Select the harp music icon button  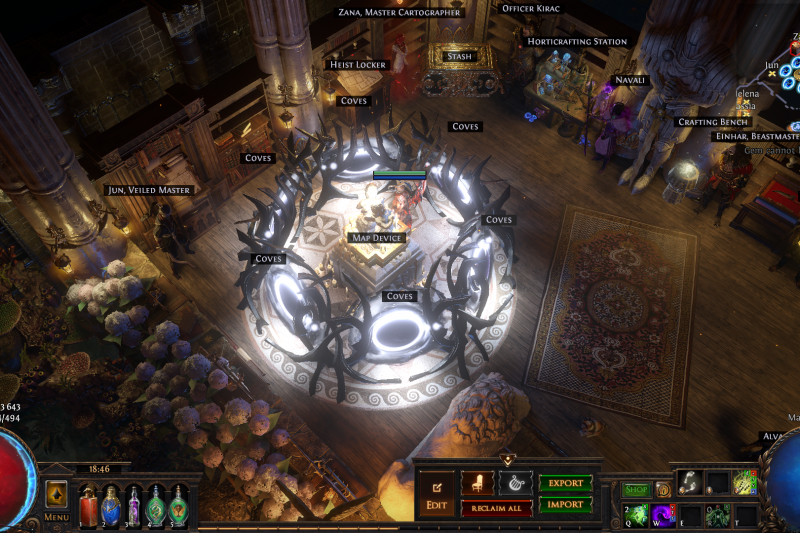515,483
